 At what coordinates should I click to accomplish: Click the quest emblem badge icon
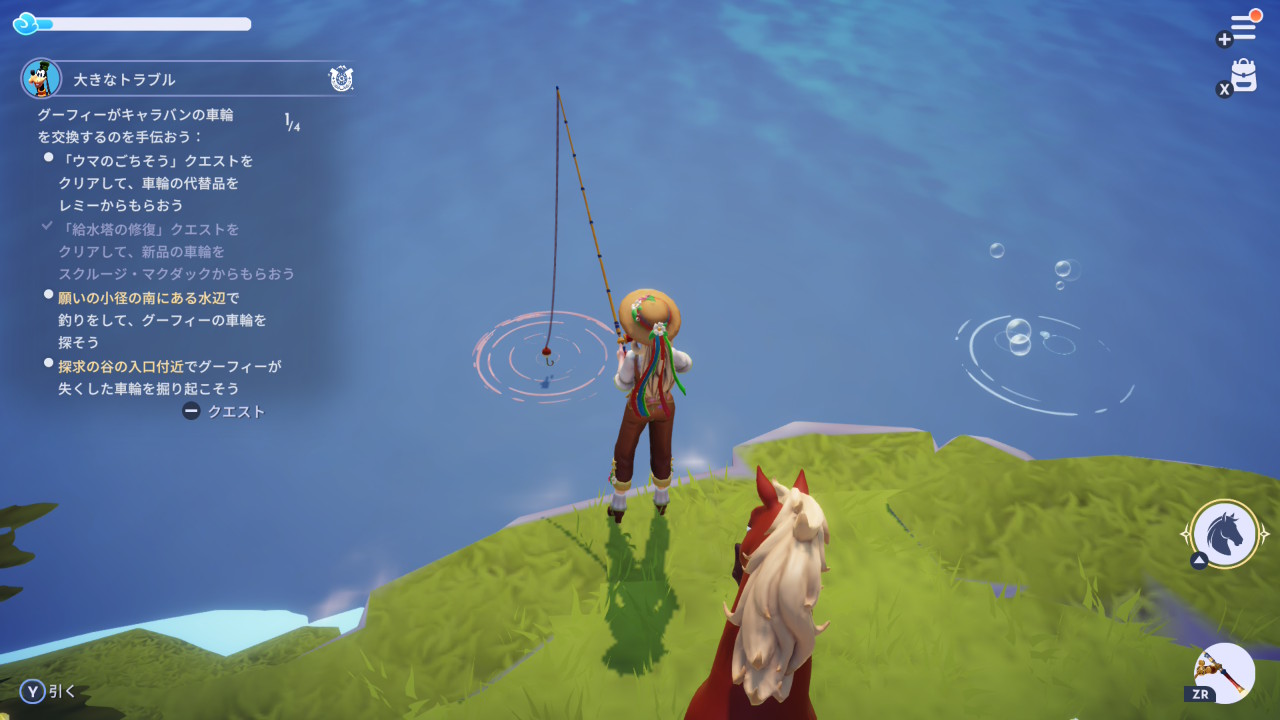[340, 78]
